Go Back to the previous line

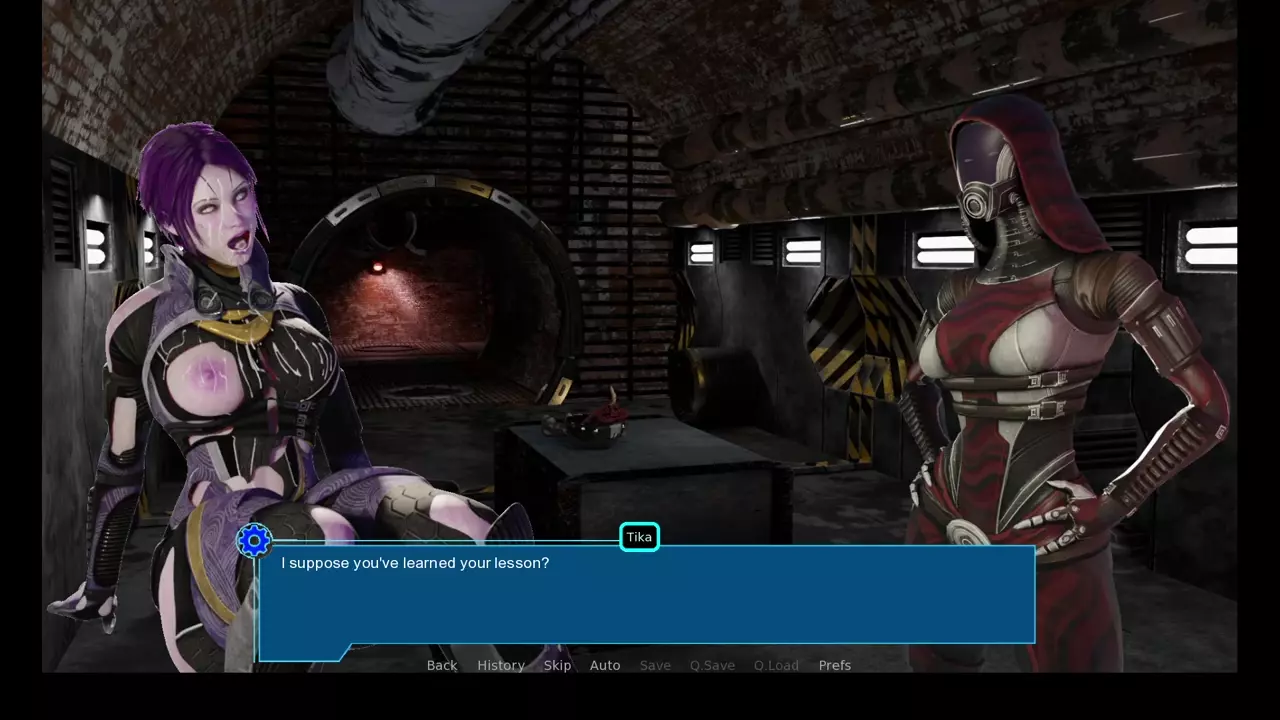pyautogui.click(x=442, y=665)
